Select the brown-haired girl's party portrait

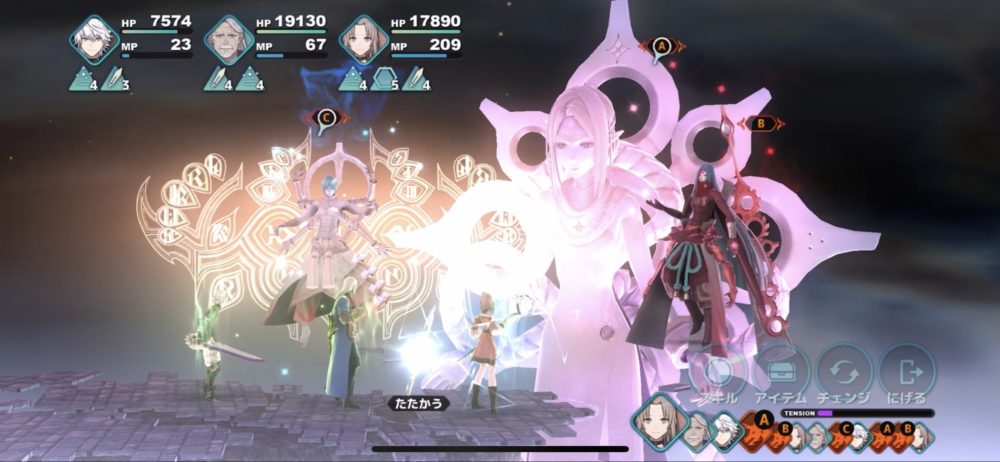click(364, 40)
